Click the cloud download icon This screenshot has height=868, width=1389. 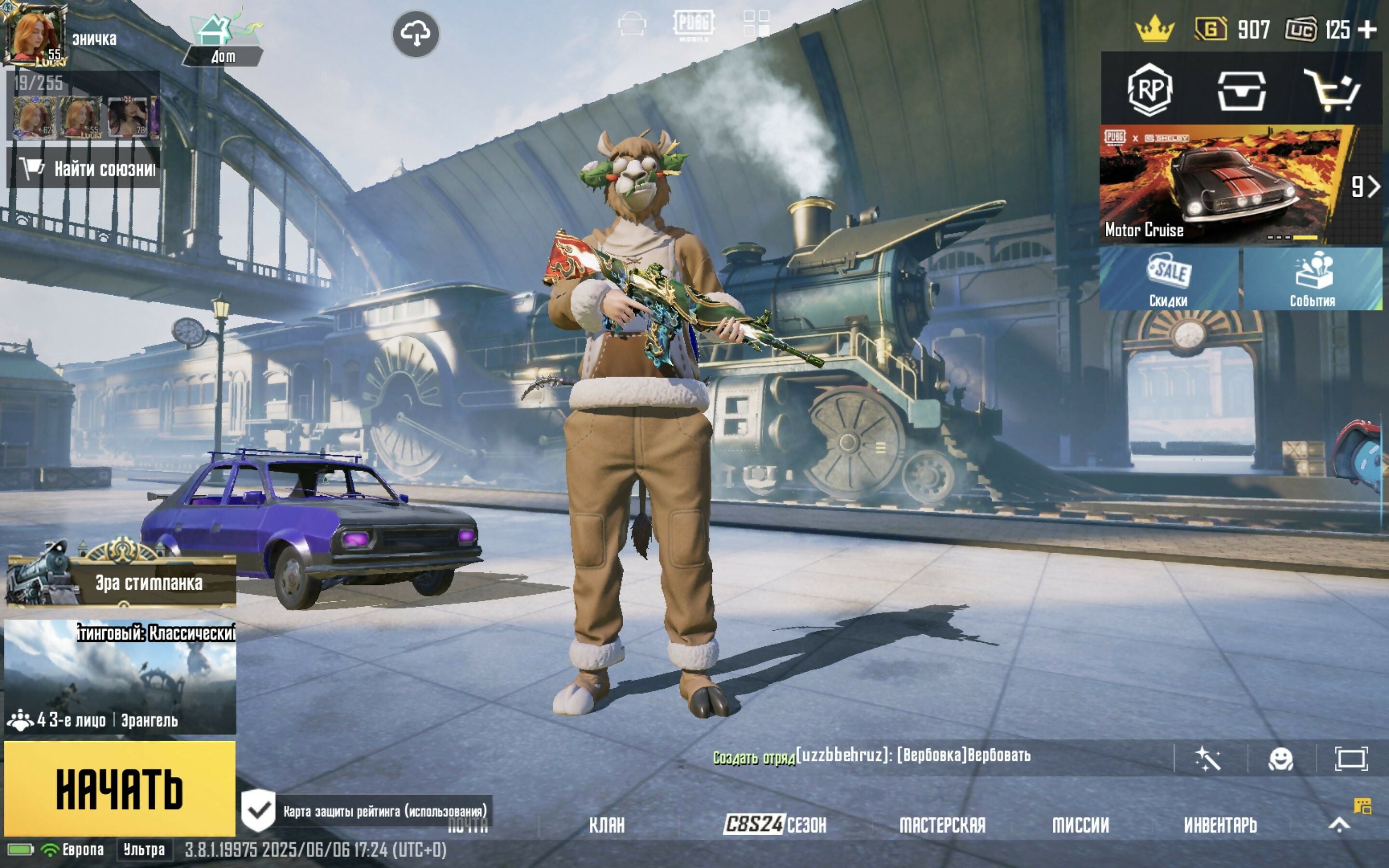[x=416, y=34]
